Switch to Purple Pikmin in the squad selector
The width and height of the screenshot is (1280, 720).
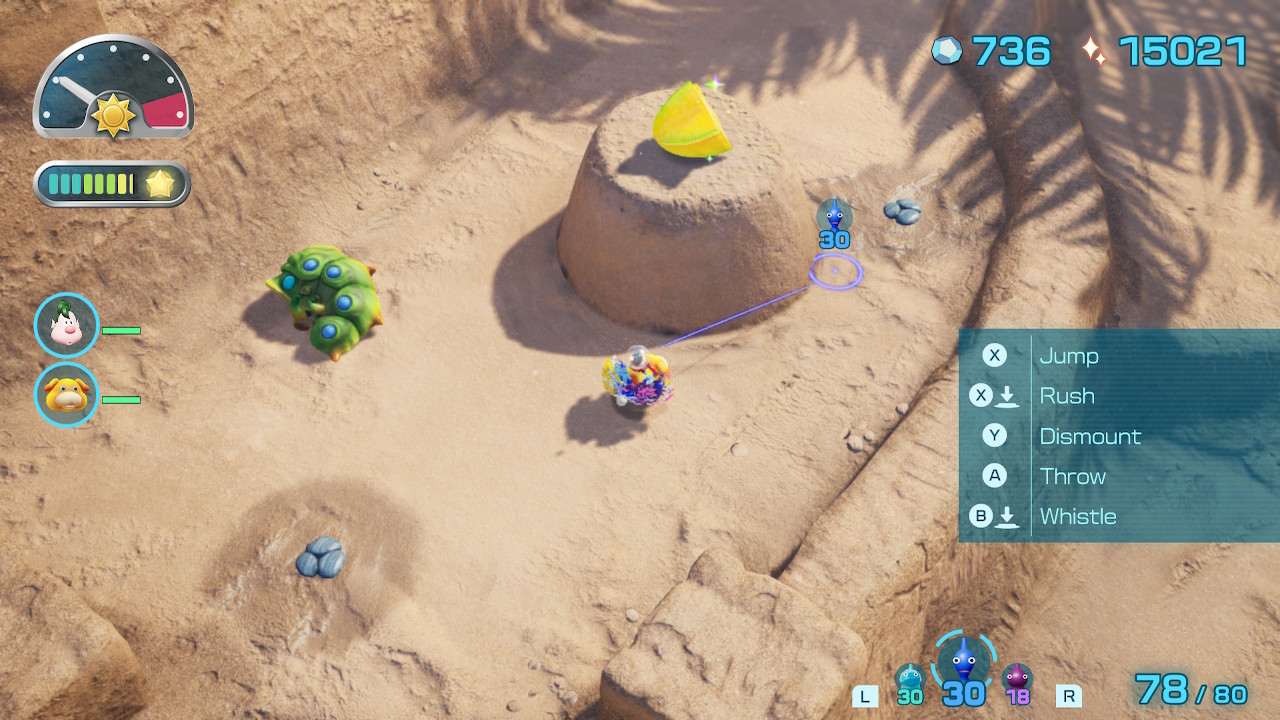pyautogui.click(x=1017, y=681)
